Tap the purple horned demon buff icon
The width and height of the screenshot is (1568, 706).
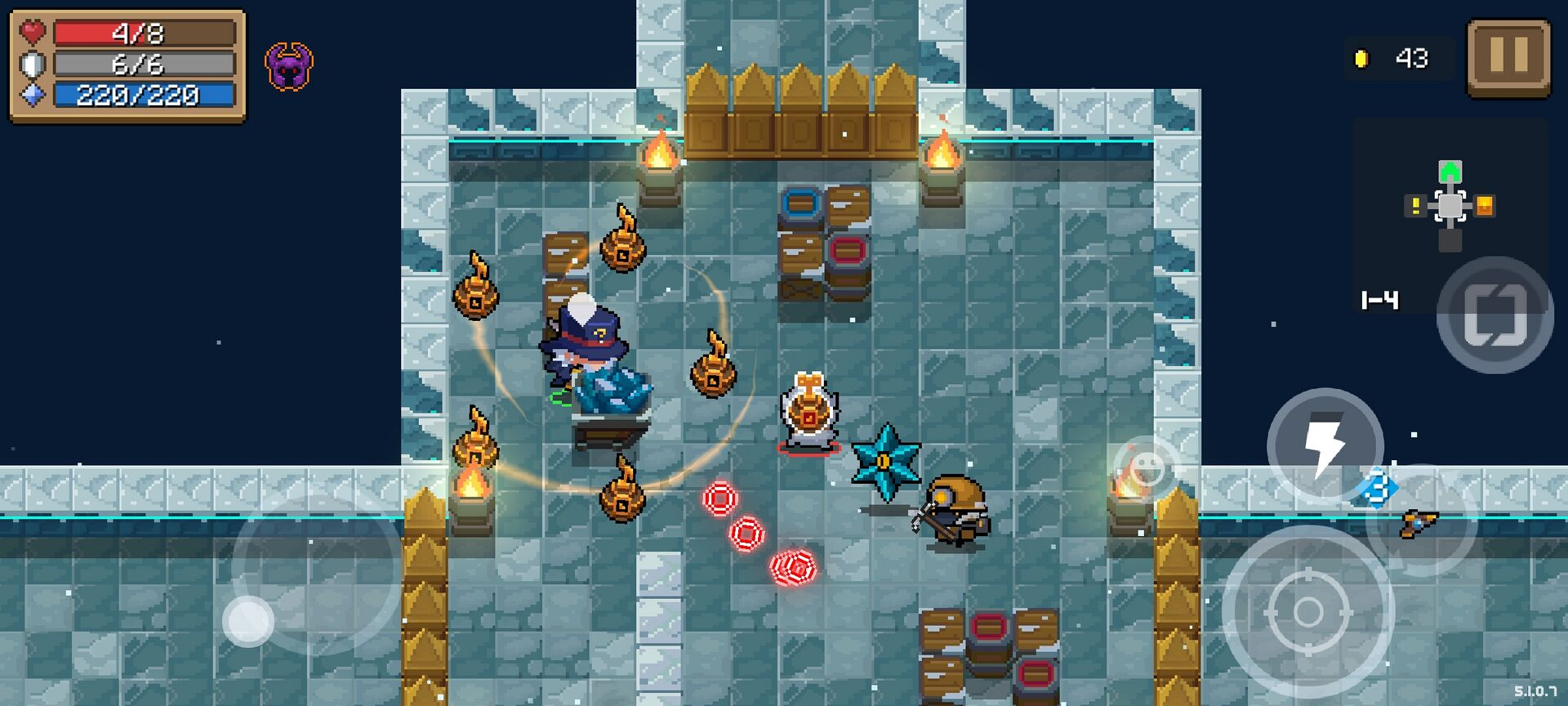click(x=289, y=67)
